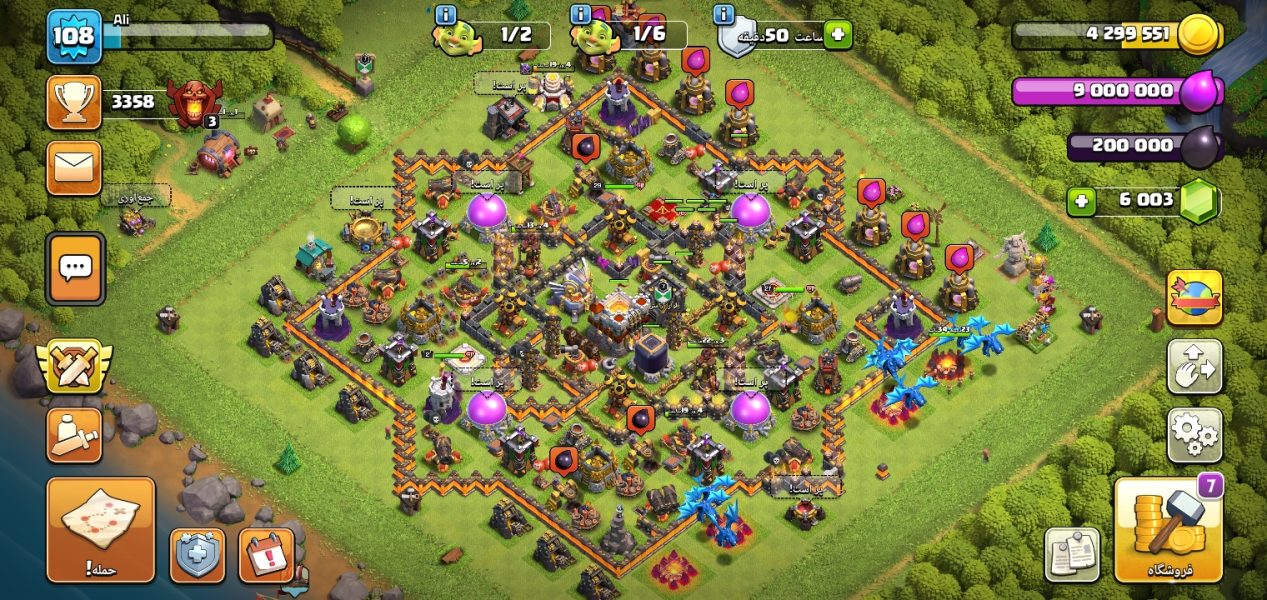
Task: Show info for the 1/2 builders
Action: click(446, 14)
